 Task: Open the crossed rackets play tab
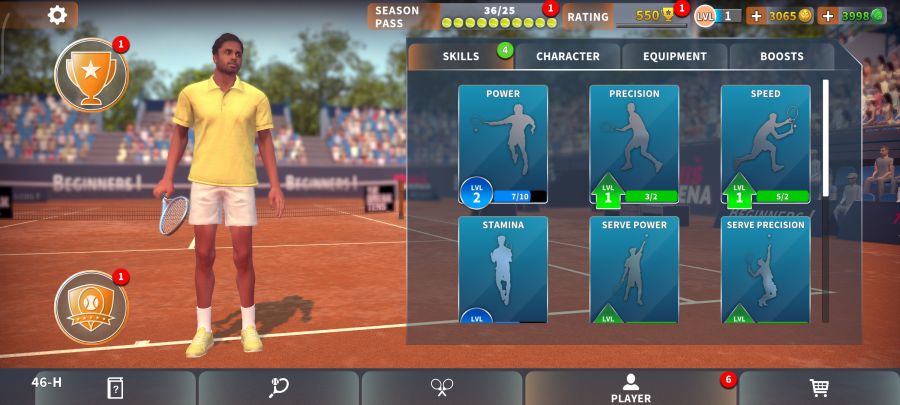pos(442,388)
